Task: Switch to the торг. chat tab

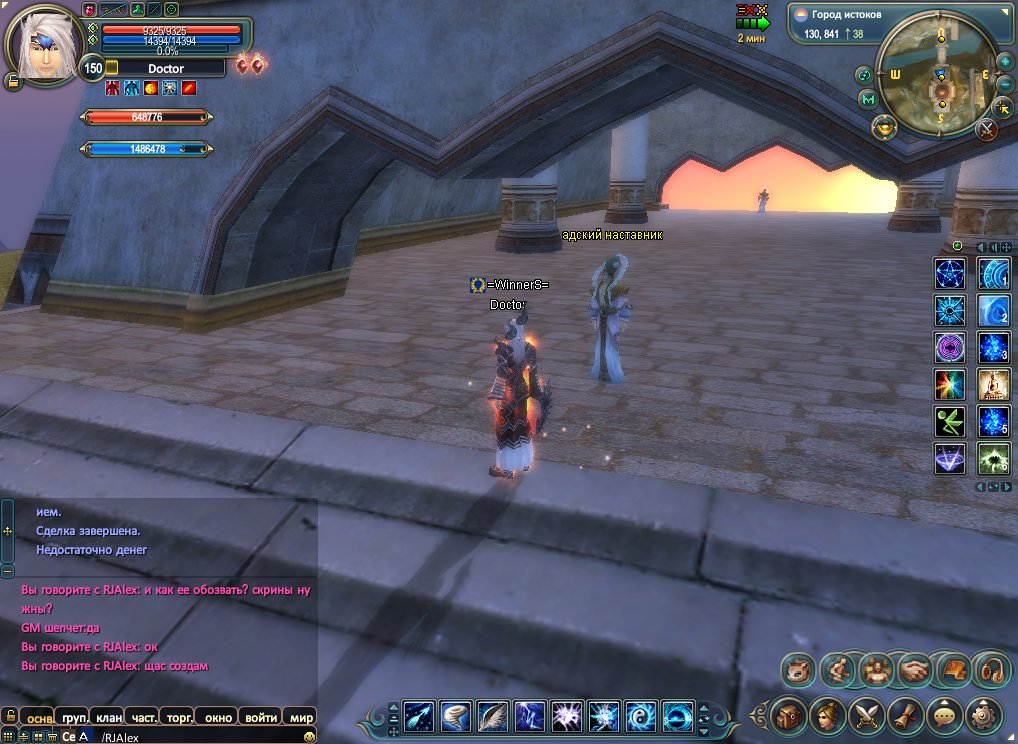Action: coord(180,717)
